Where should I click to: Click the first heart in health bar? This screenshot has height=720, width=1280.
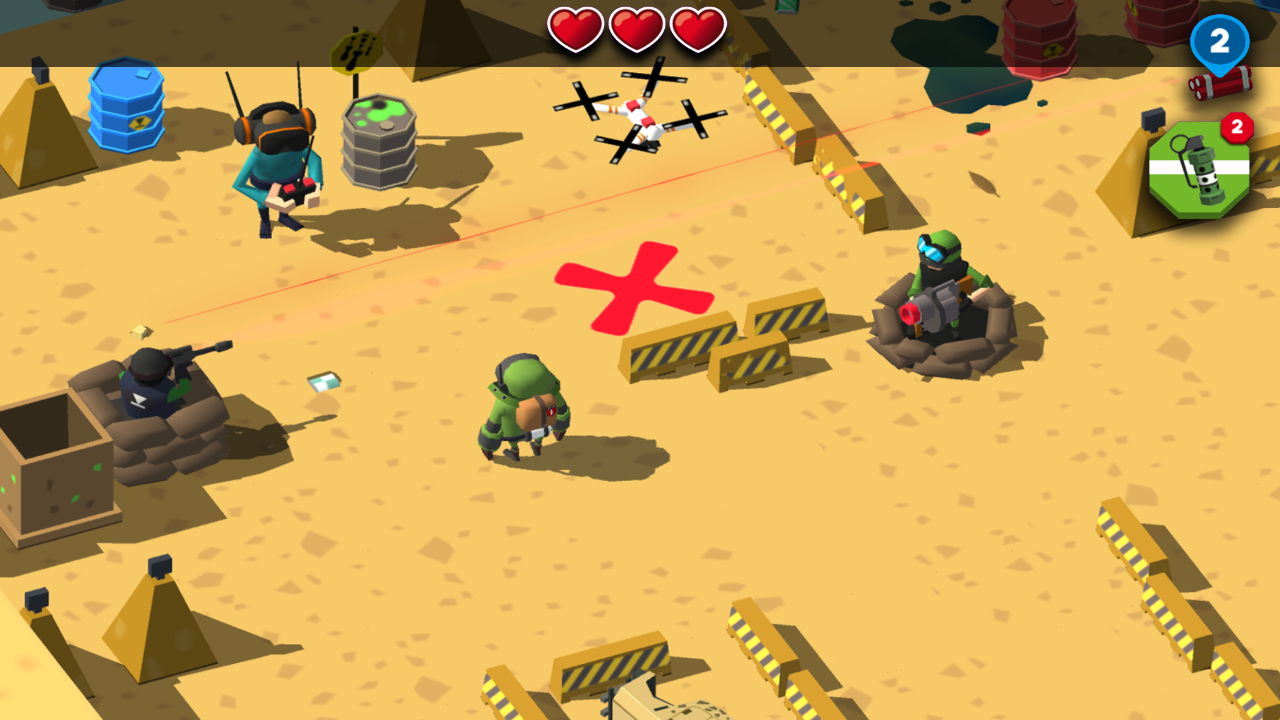click(578, 28)
